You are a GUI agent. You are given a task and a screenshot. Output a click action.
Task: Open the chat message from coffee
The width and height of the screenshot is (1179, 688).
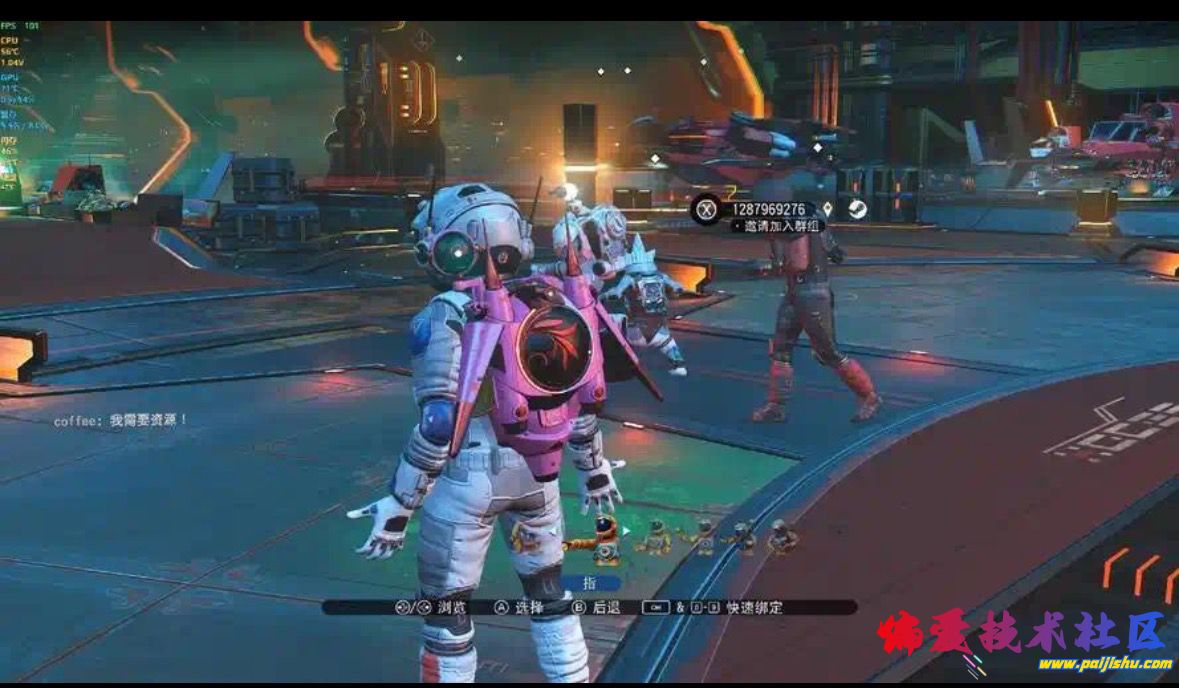[121, 420]
